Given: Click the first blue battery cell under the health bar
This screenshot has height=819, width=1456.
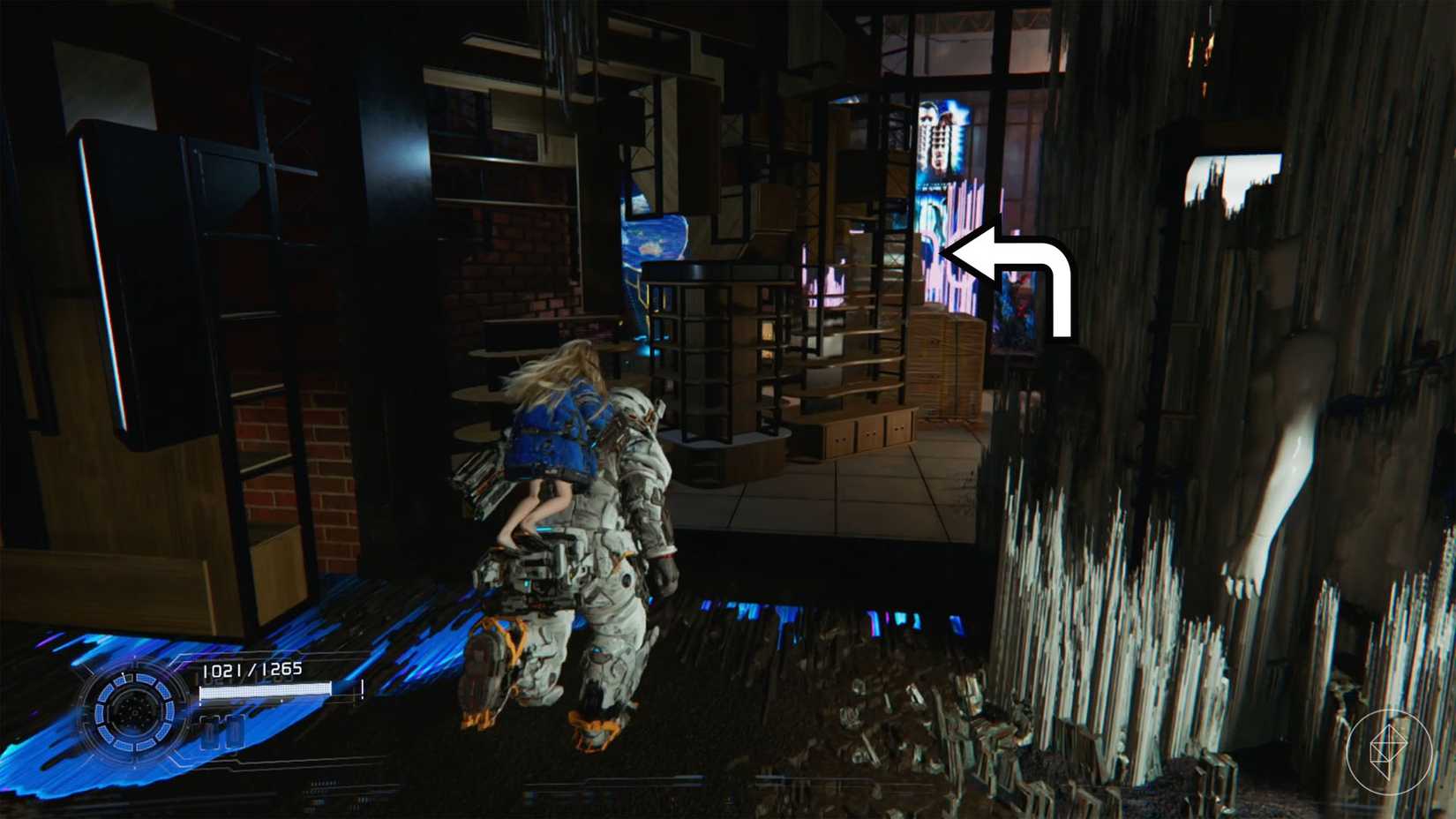Looking at the screenshot, I should (210, 732).
